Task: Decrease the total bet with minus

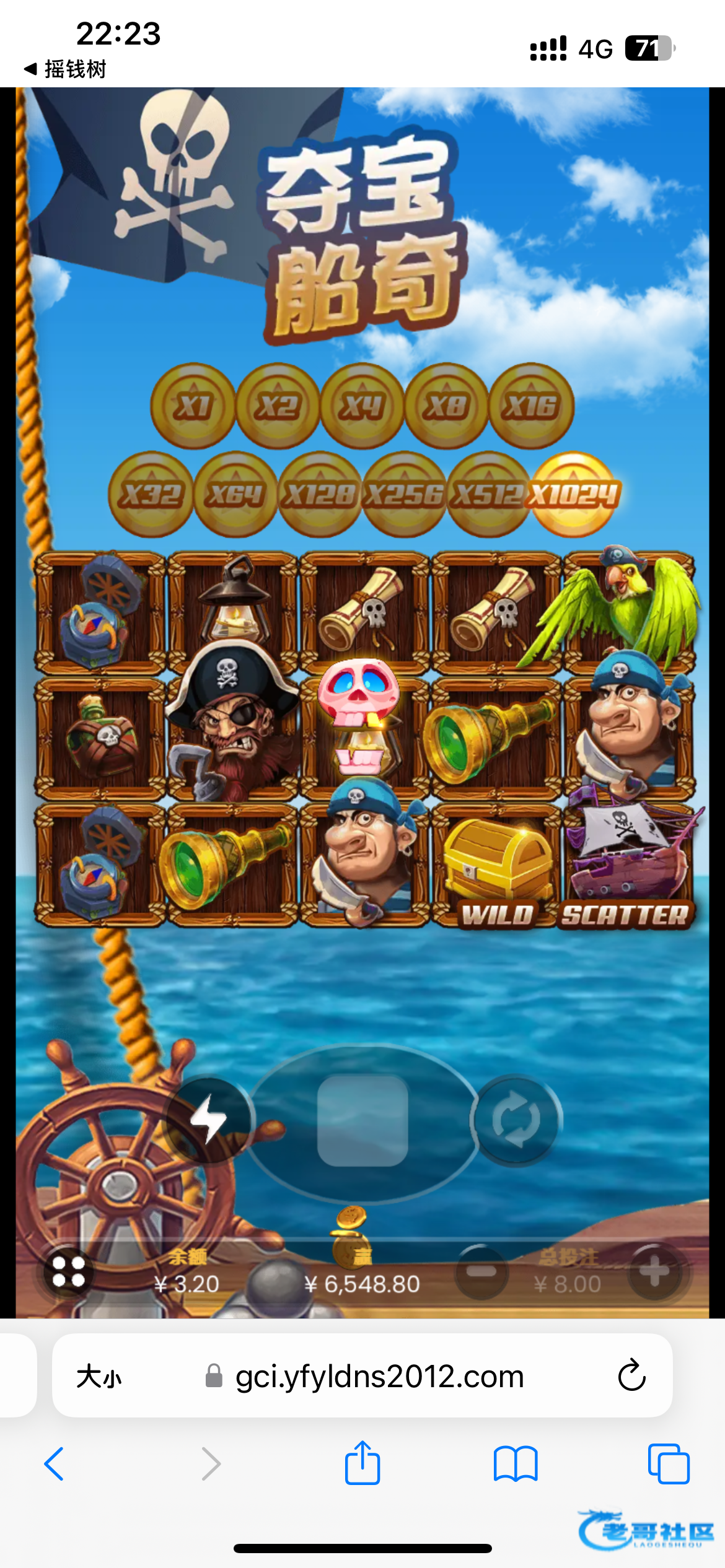Action: [x=481, y=1272]
